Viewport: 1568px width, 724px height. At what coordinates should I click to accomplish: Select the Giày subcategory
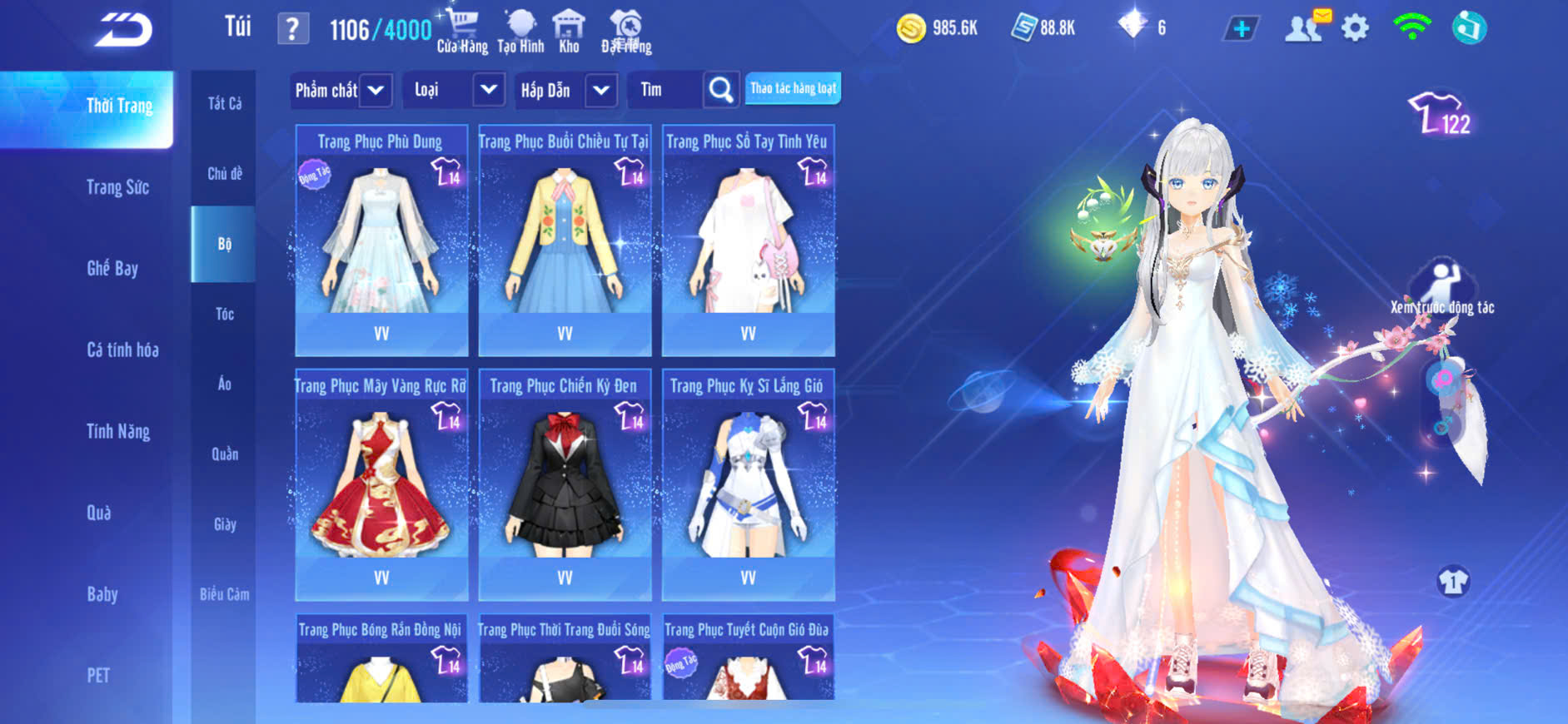coord(224,524)
